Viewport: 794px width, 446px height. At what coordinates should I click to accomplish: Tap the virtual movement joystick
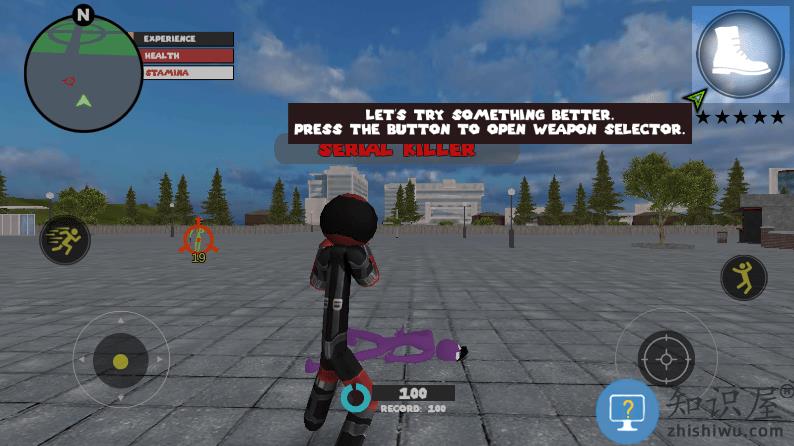(121, 360)
